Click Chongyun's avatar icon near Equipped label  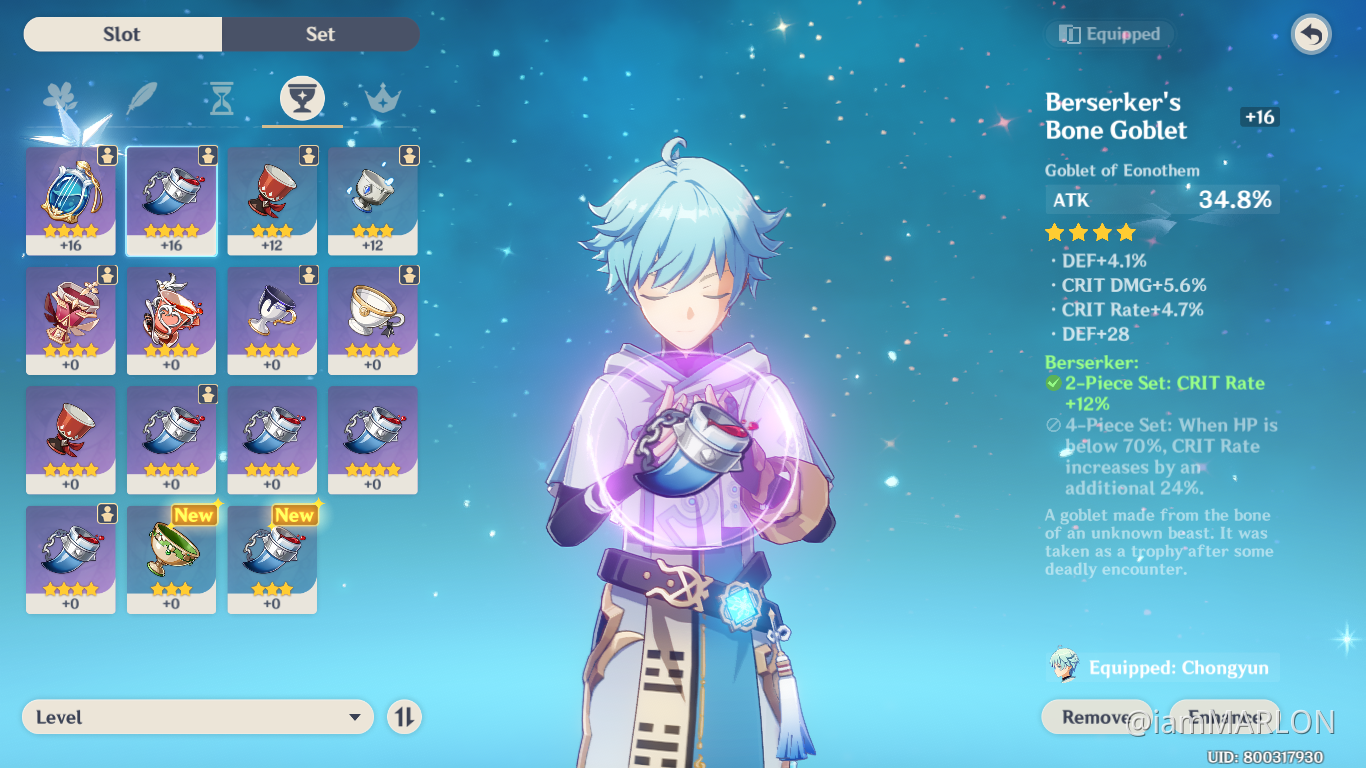click(x=1064, y=666)
